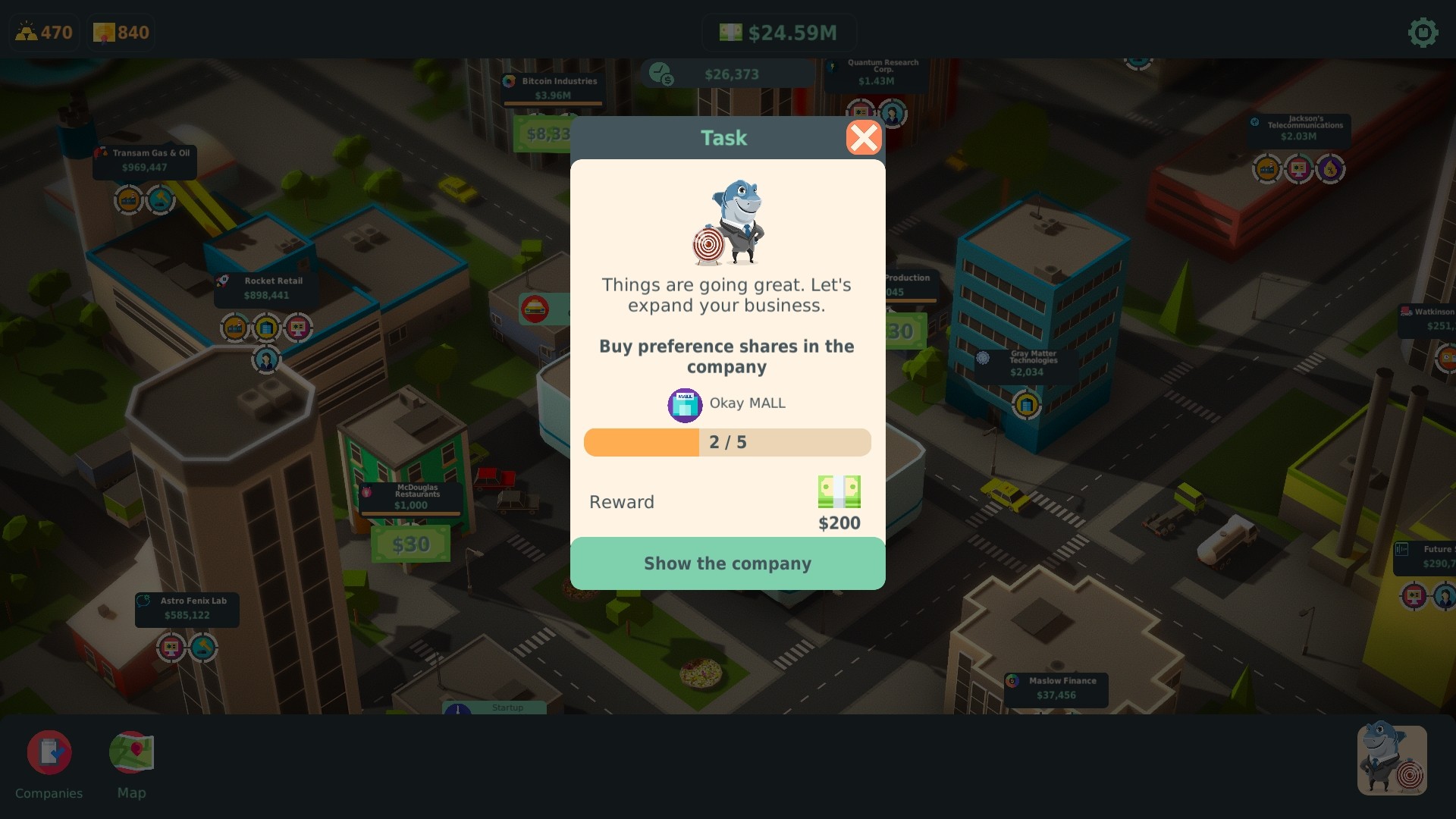Click the gavel auction icon near Transam Gas & Oil

pos(161,200)
